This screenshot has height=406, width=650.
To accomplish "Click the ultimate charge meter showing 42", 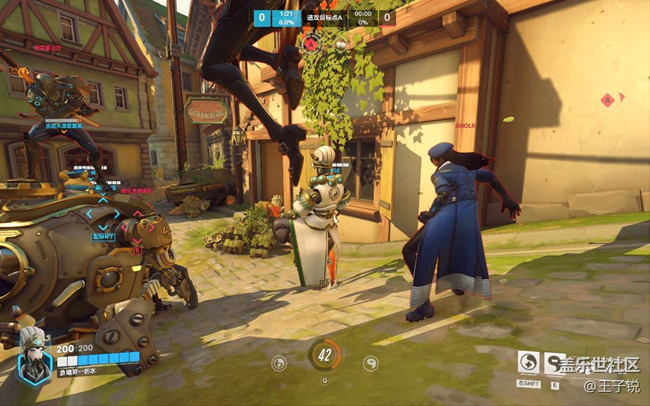I will click(324, 354).
